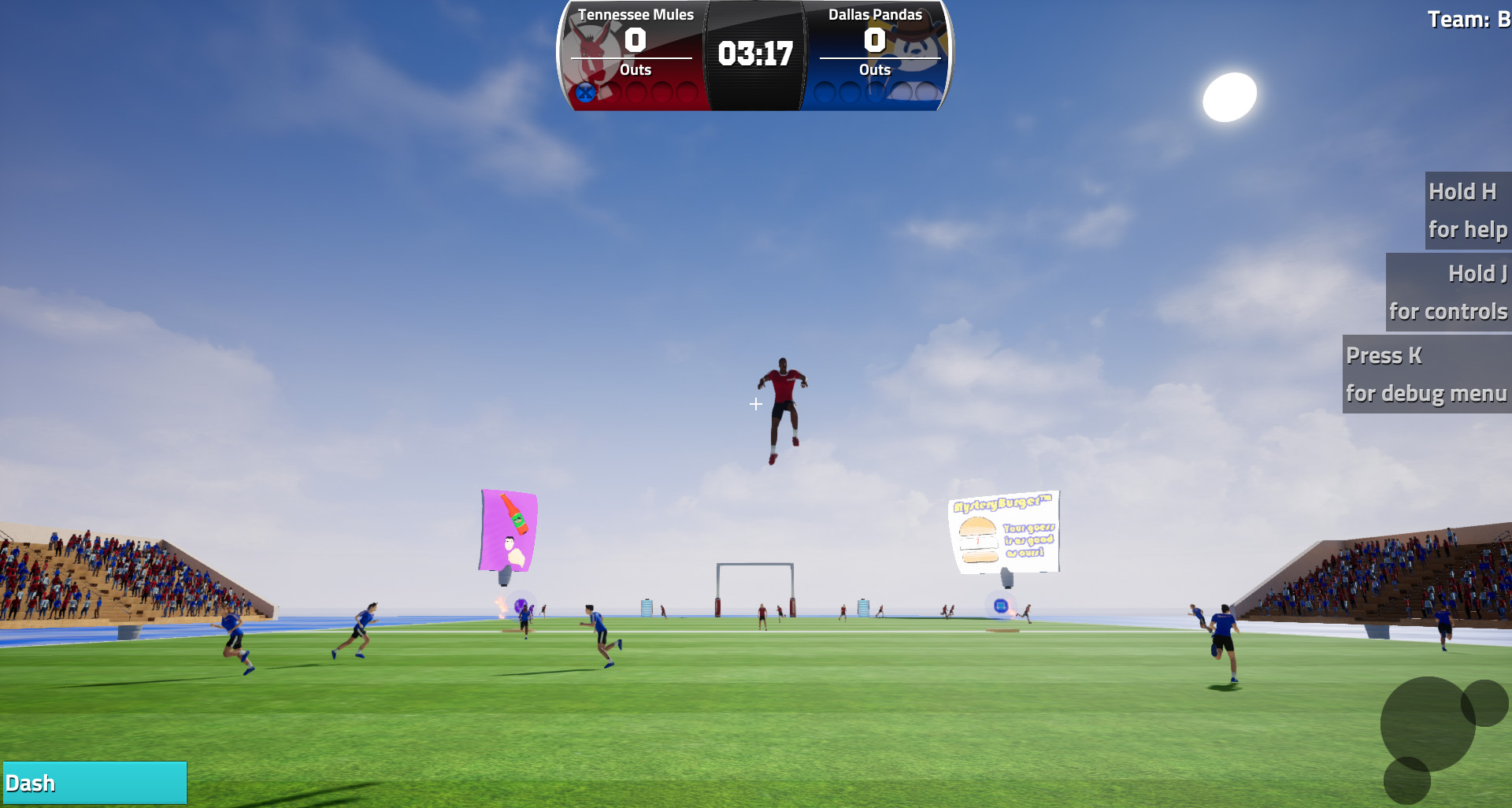Click the crosshair at screen center
This screenshot has height=808, width=1512.
click(755, 404)
